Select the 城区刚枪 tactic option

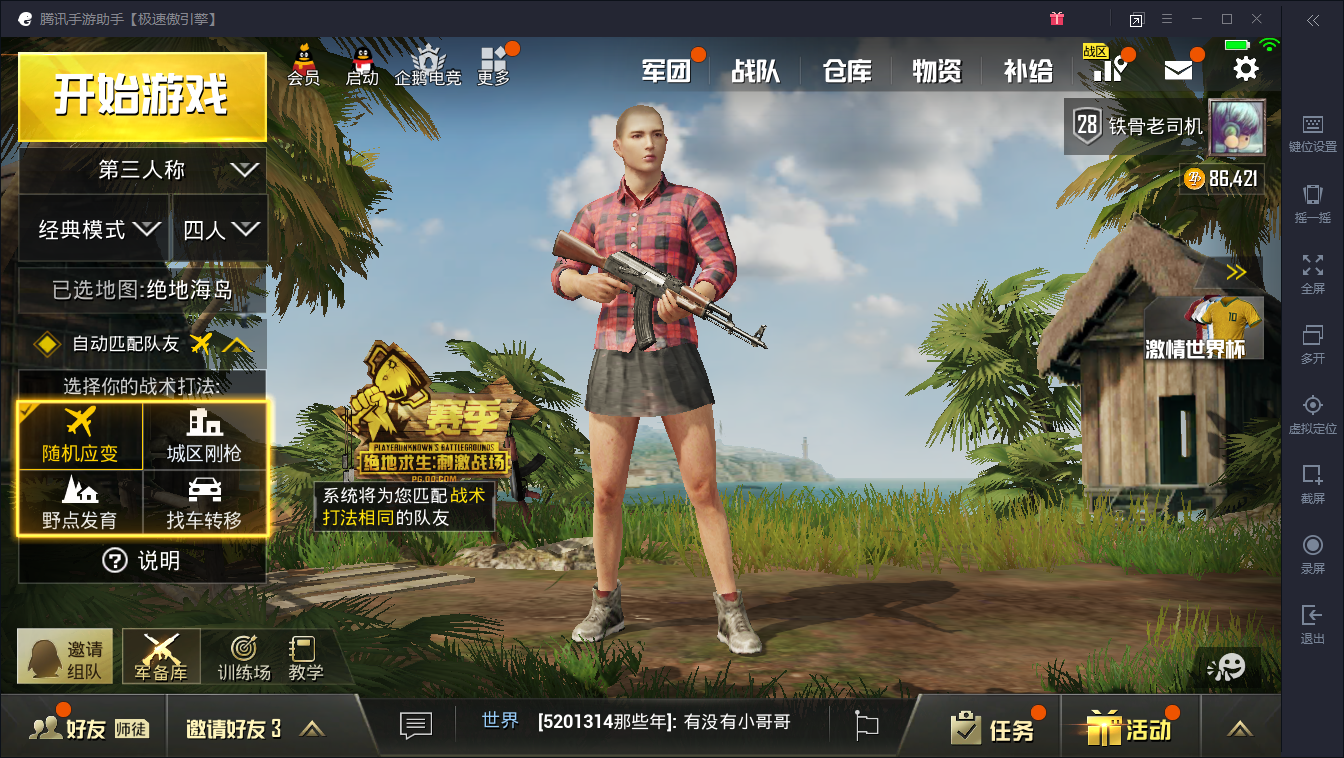[205, 437]
